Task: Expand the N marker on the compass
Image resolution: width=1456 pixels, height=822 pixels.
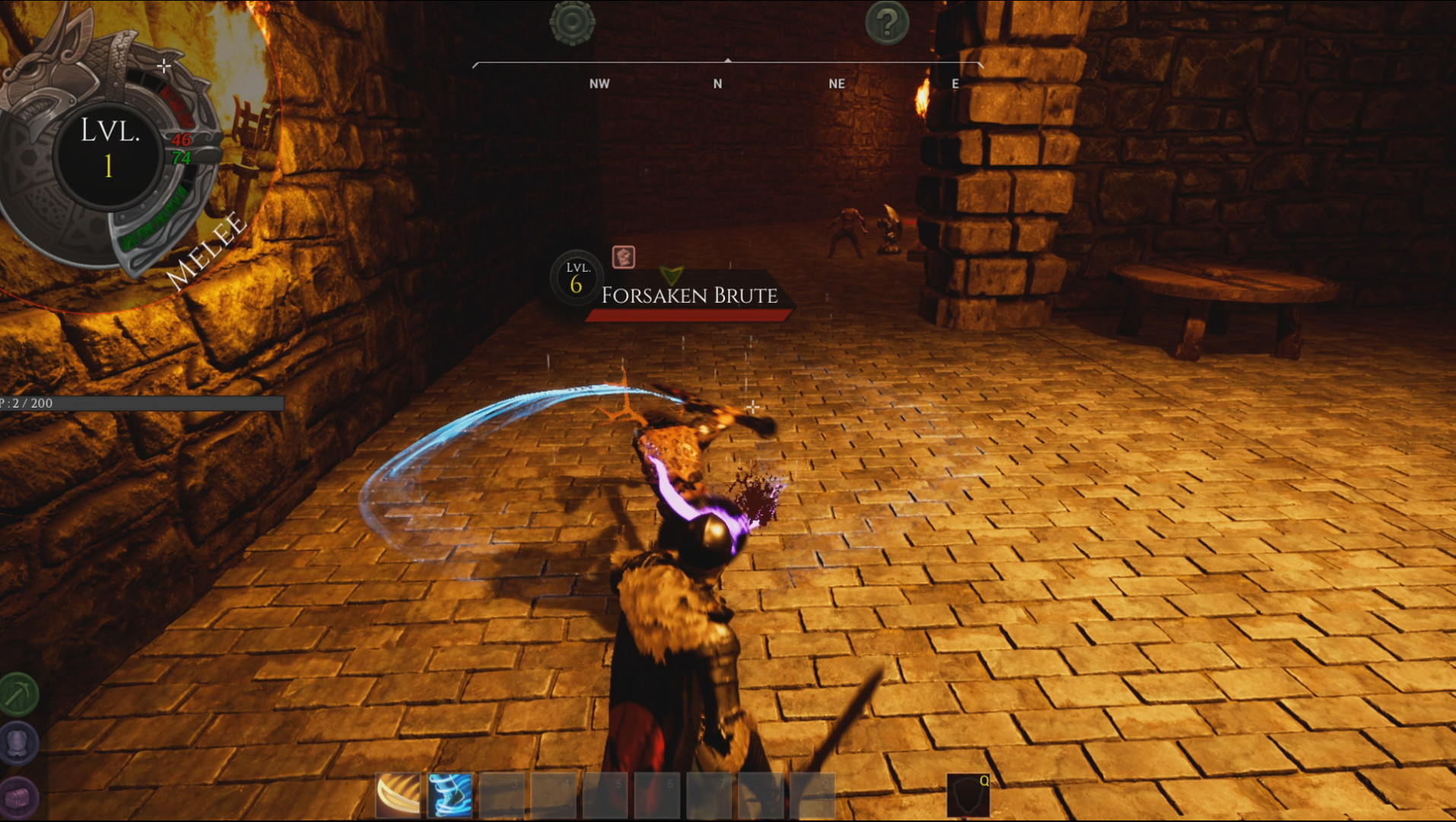Action: point(716,84)
